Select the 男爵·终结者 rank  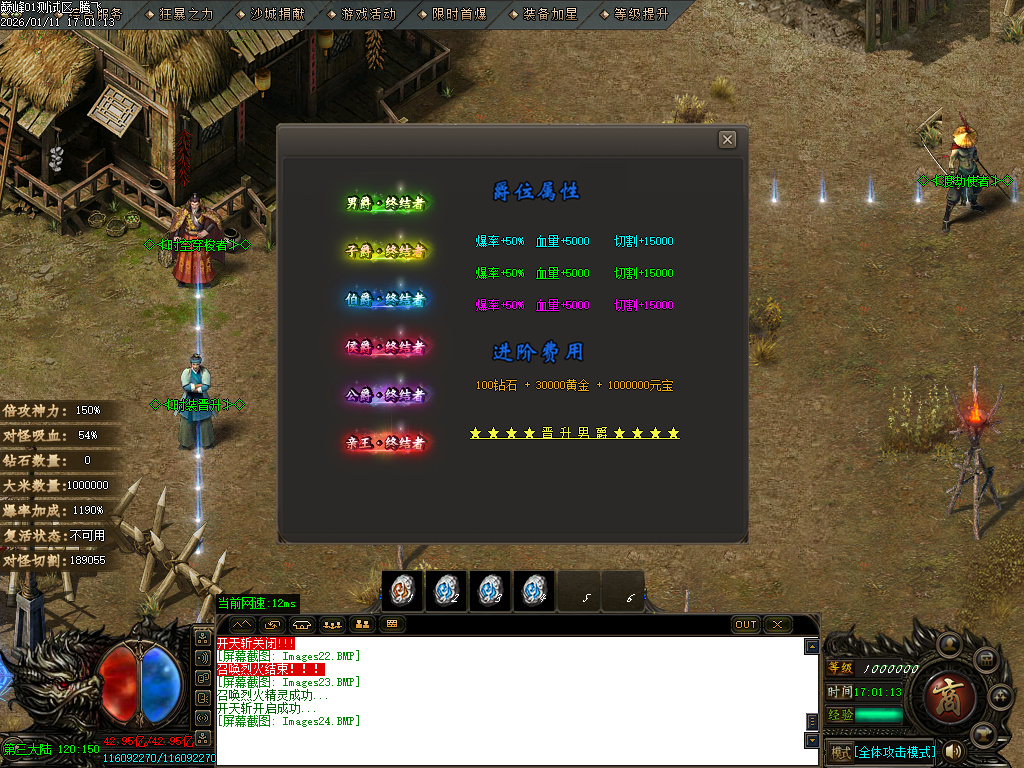pos(386,204)
